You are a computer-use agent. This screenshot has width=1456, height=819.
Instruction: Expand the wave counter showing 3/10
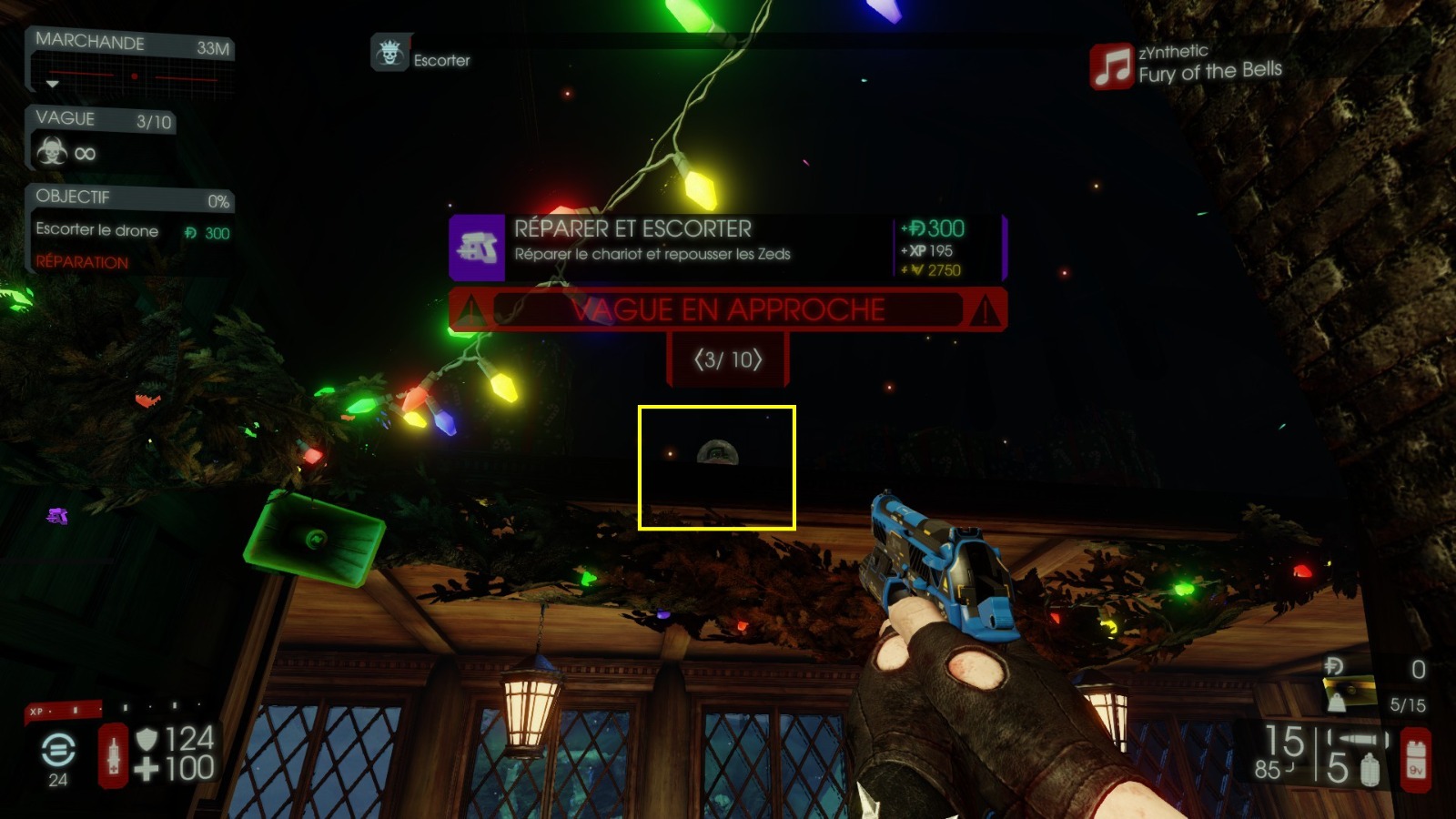click(x=726, y=359)
